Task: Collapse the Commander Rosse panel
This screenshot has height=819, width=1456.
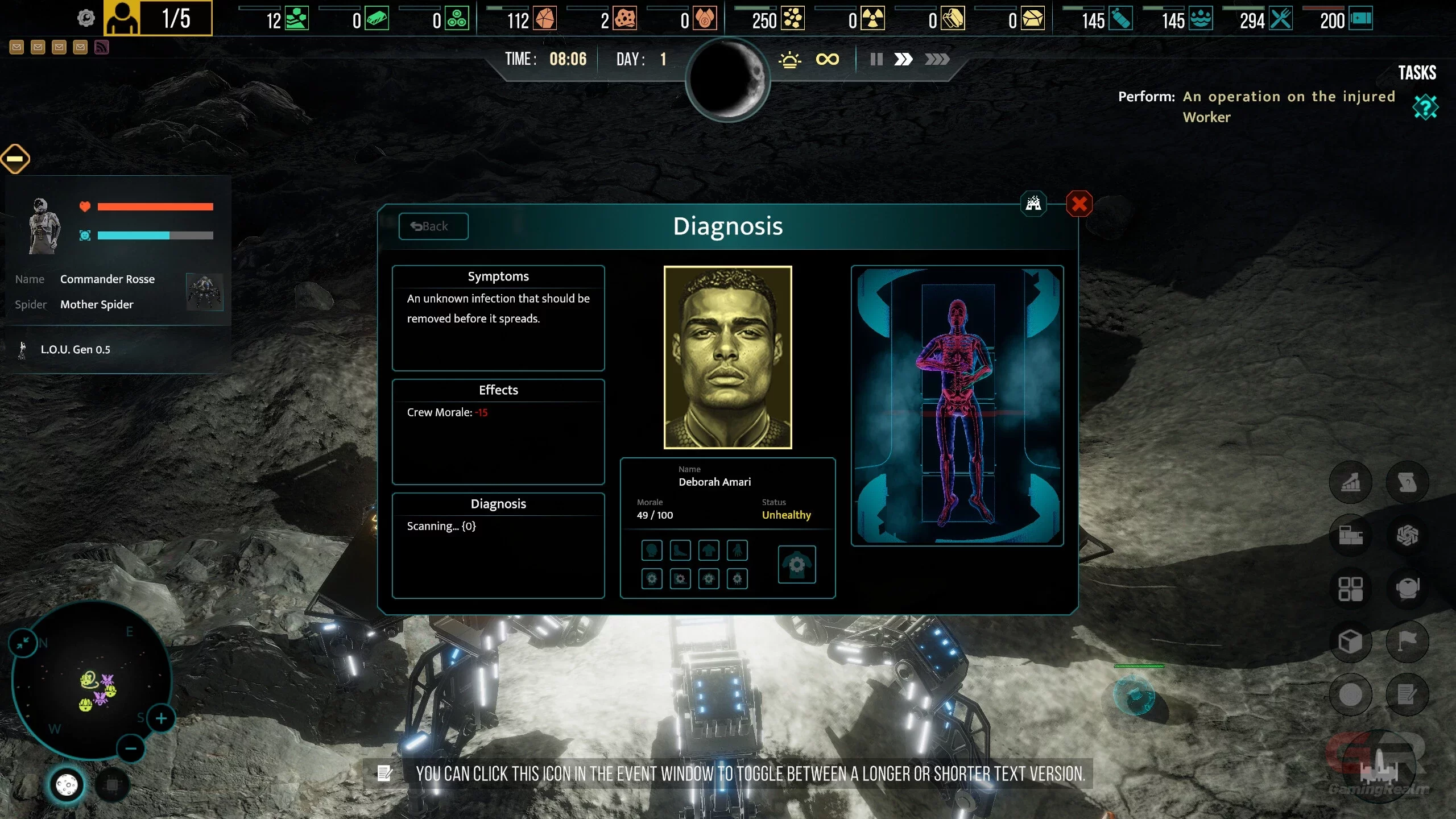Action: (15, 158)
